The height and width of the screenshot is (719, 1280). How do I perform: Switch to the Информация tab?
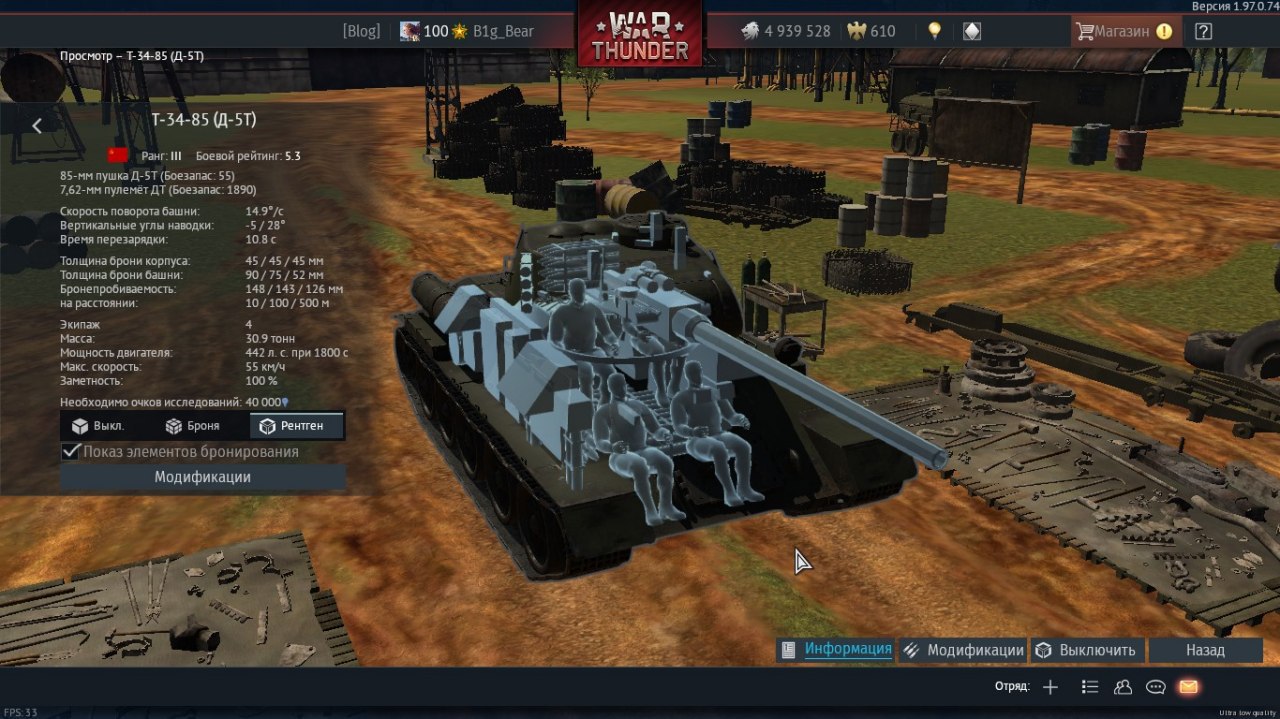click(837, 650)
